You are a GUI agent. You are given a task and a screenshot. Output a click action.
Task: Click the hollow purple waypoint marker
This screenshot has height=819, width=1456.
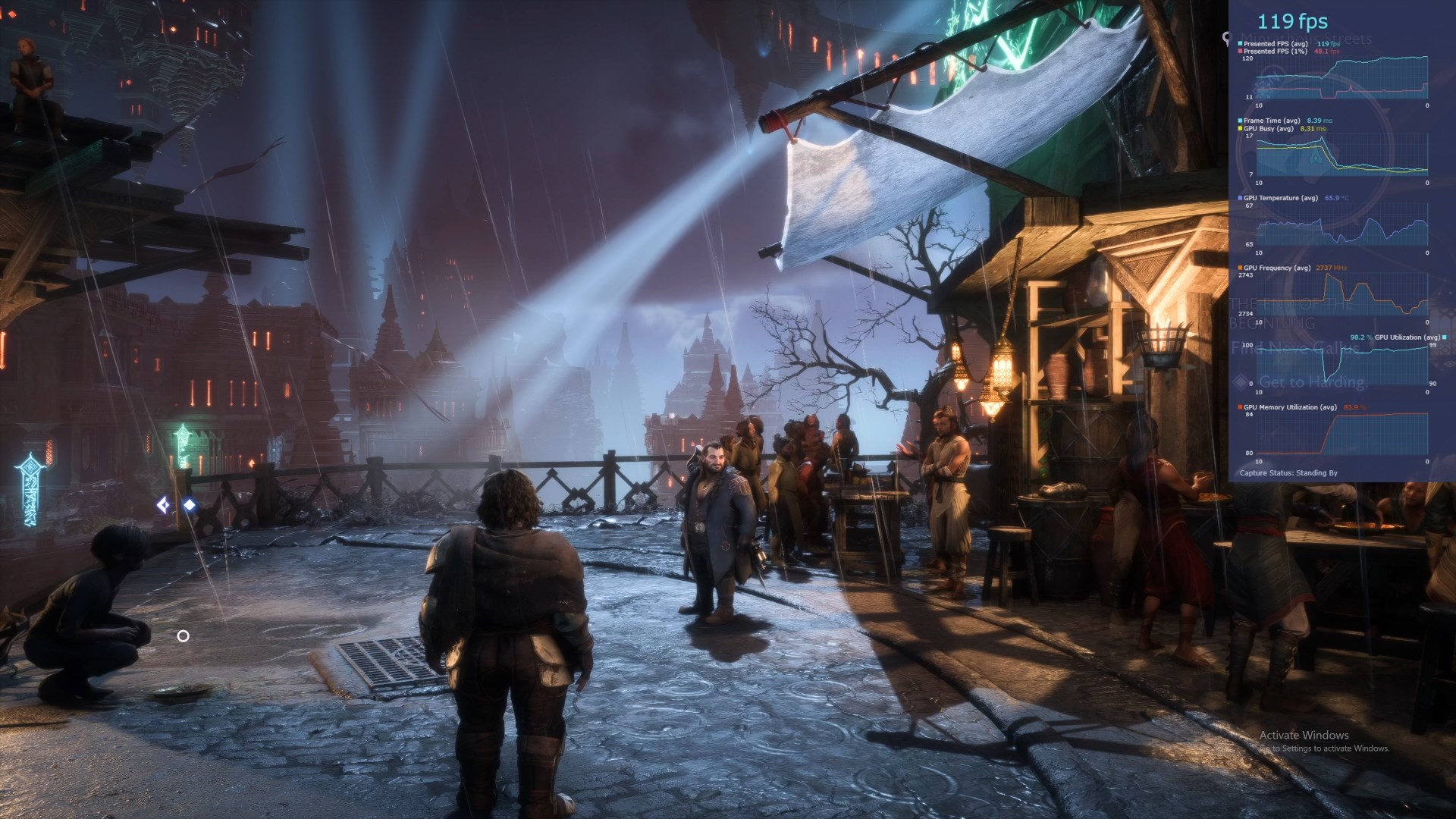[163, 504]
